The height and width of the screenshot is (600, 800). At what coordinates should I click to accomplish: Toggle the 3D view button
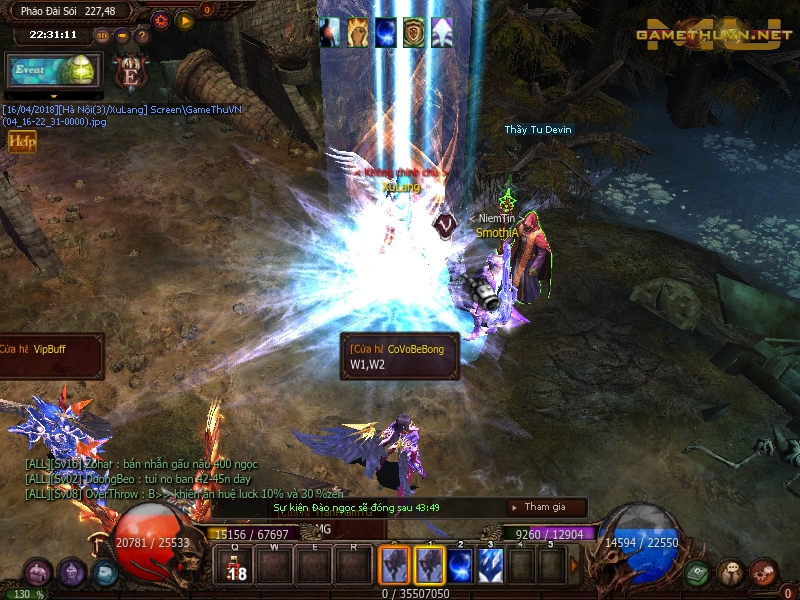[102, 35]
